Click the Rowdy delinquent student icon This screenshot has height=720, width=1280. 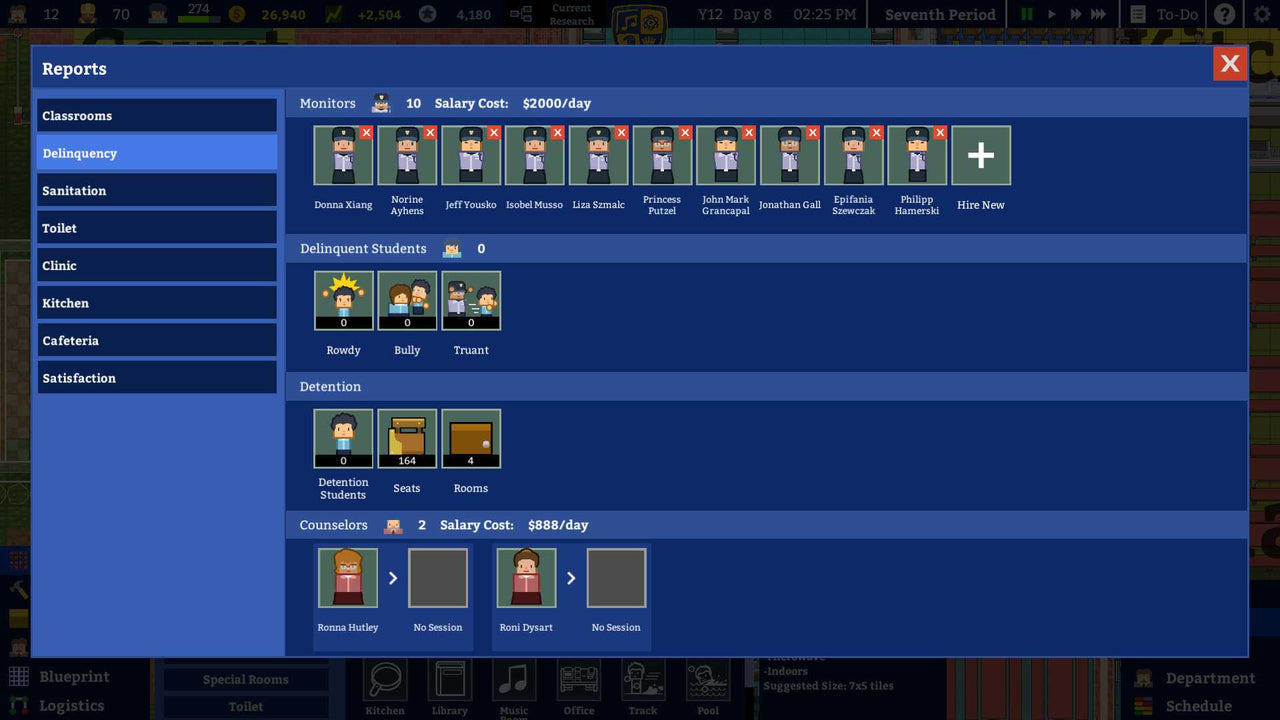coord(343,299)
